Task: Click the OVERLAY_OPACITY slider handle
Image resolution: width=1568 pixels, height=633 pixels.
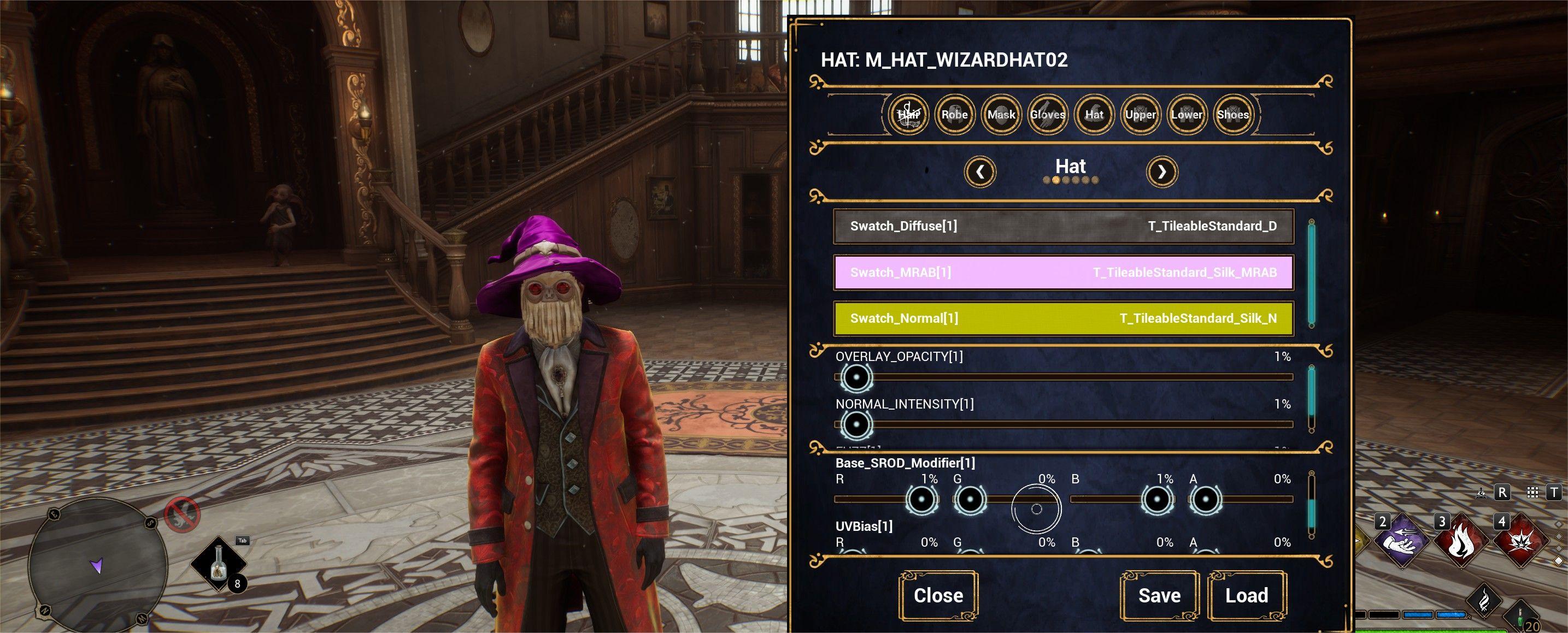Action: pyautogui.click(x=856, y=377)
